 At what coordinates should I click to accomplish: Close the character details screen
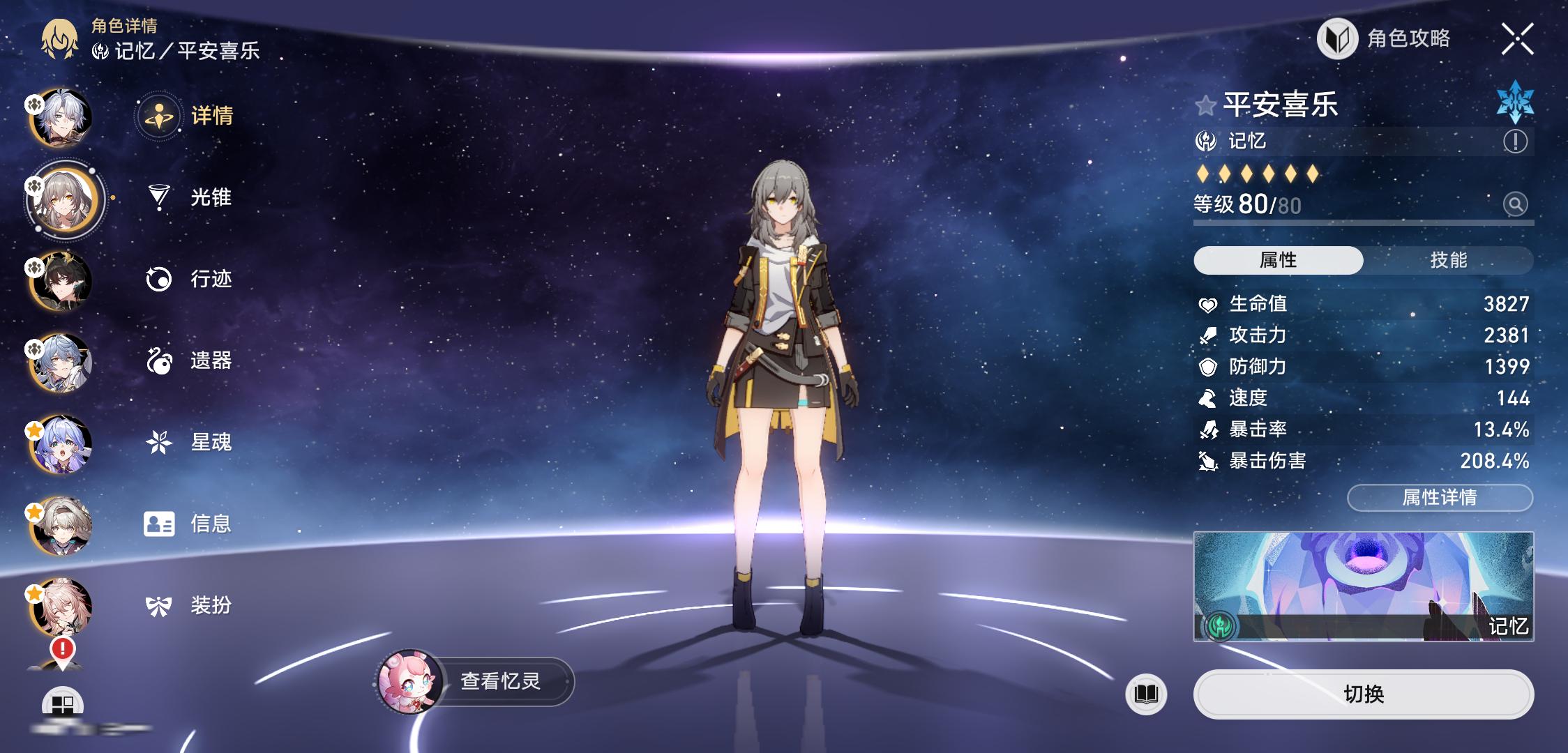pos(1517,38)
